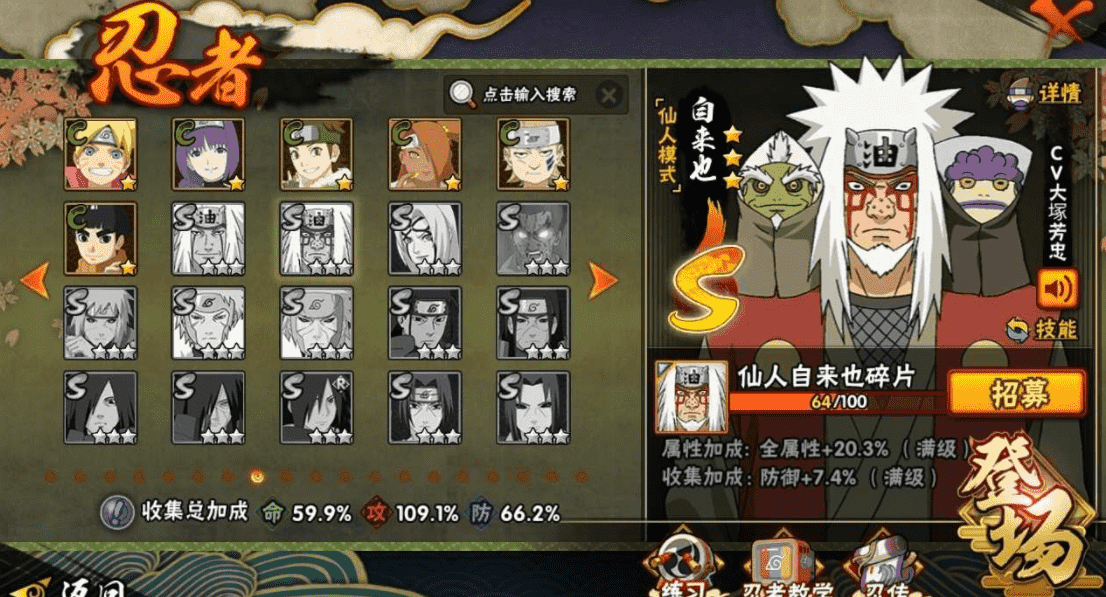
Task: Choose the purple-haired girl ninja portrait
Action: [x=209, y=153]
